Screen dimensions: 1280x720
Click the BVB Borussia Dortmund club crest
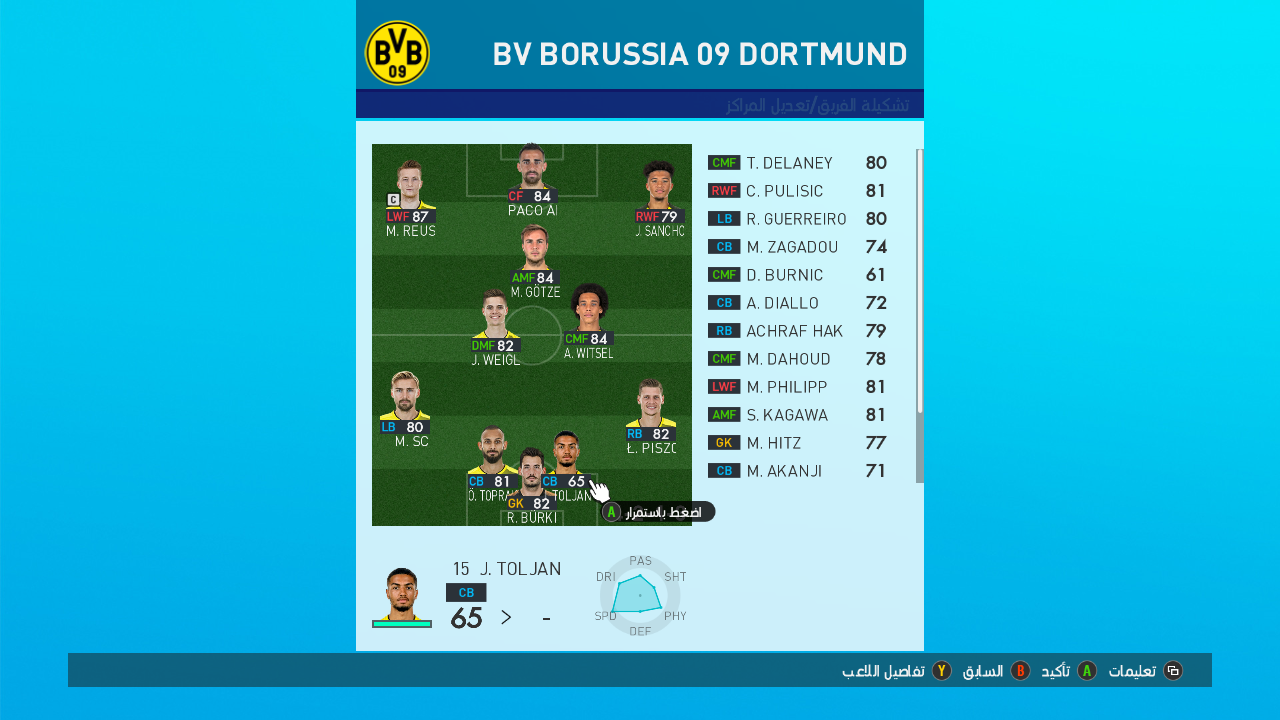coord(397,52)
